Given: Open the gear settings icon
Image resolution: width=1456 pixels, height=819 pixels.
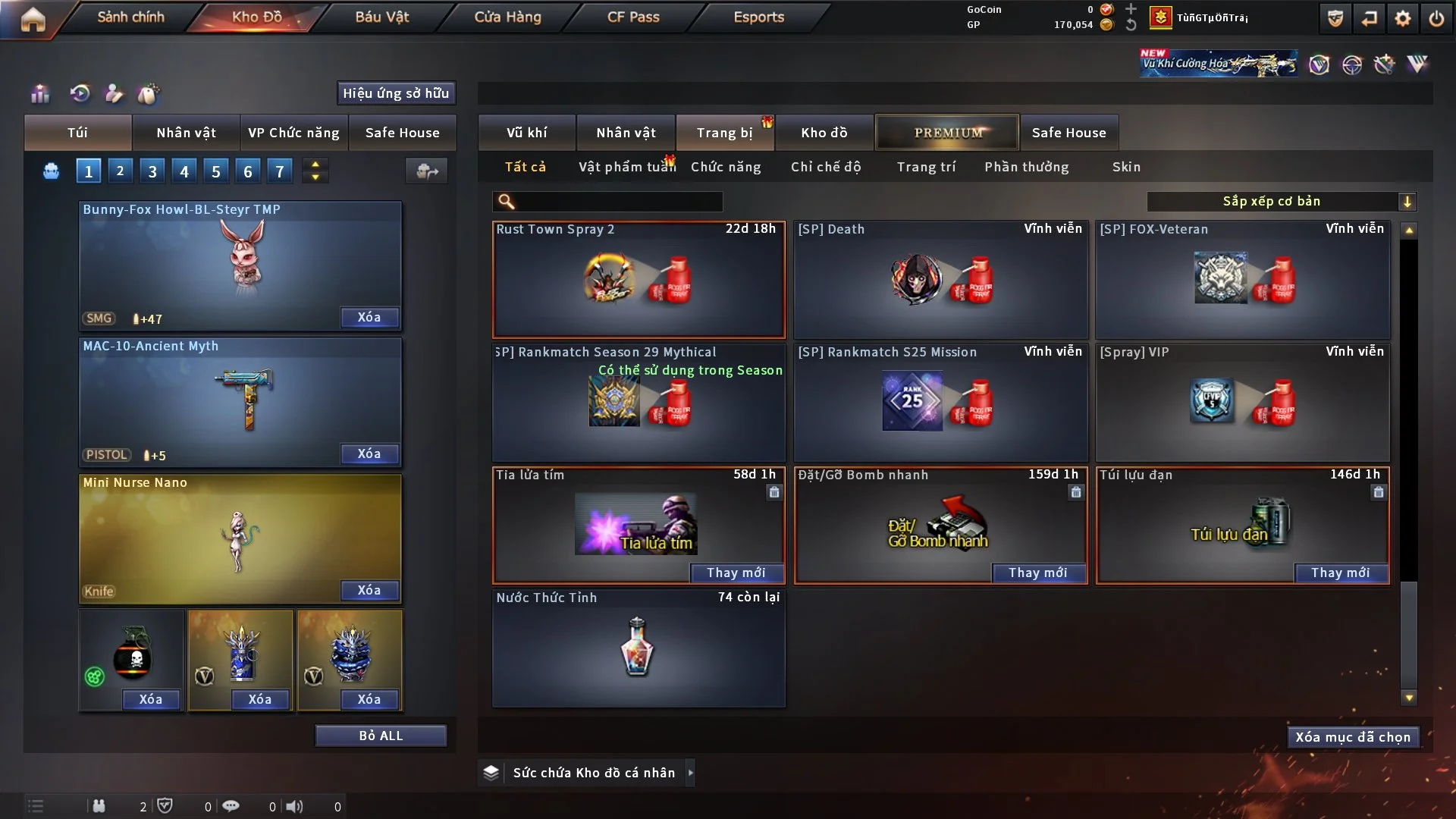Looking at the screenshot, I should (1403, 18).
